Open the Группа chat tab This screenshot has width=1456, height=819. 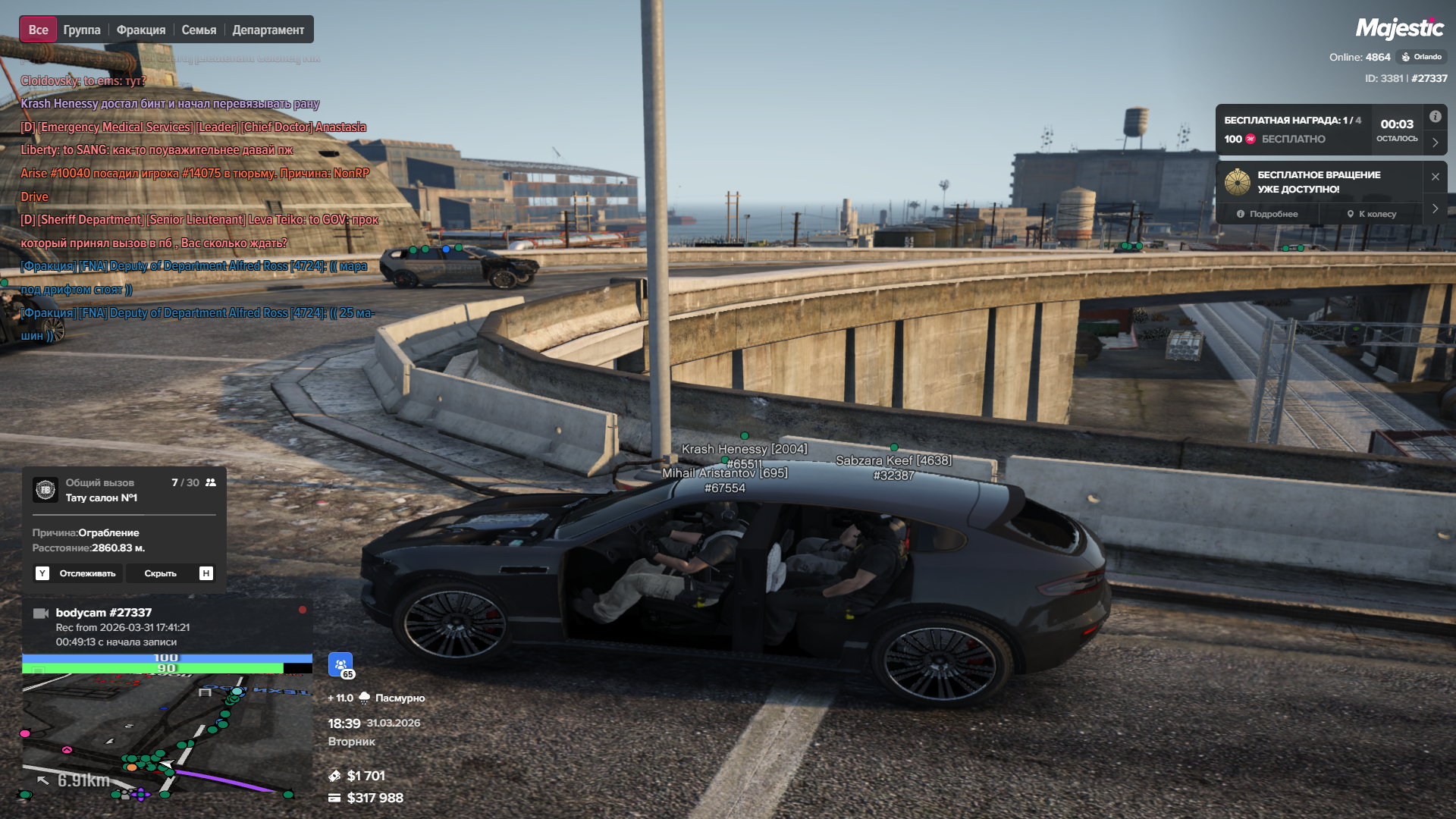click(x=82, y=30)
